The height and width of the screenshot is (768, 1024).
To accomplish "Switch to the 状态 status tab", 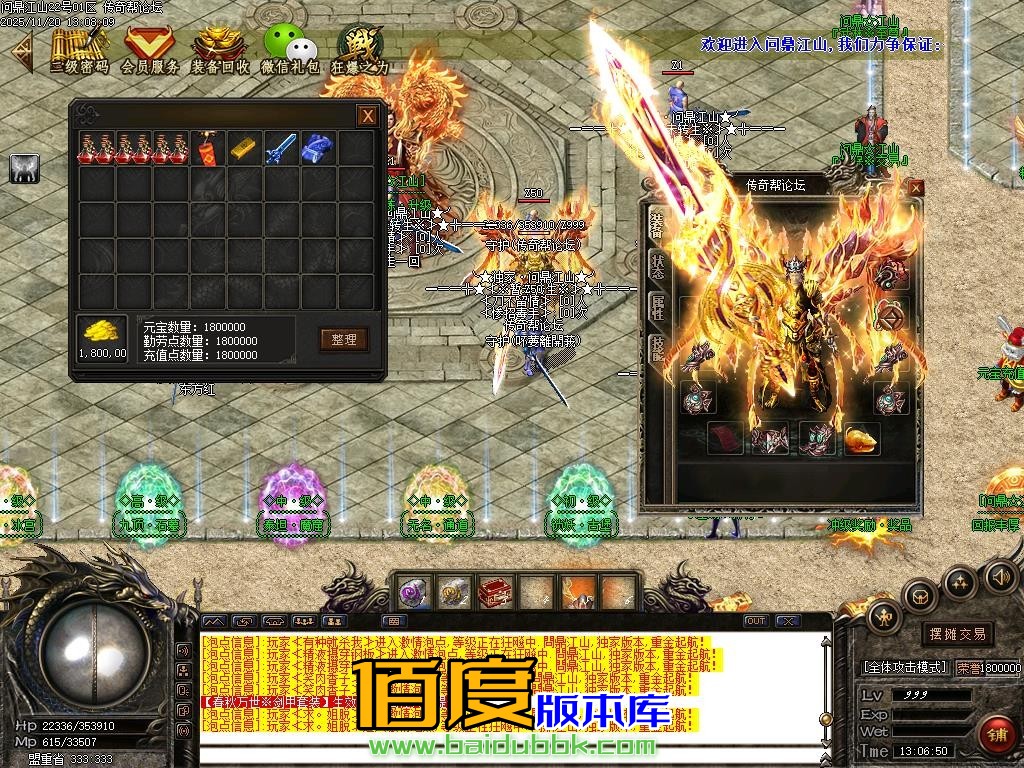I will [x=657, y=267].
